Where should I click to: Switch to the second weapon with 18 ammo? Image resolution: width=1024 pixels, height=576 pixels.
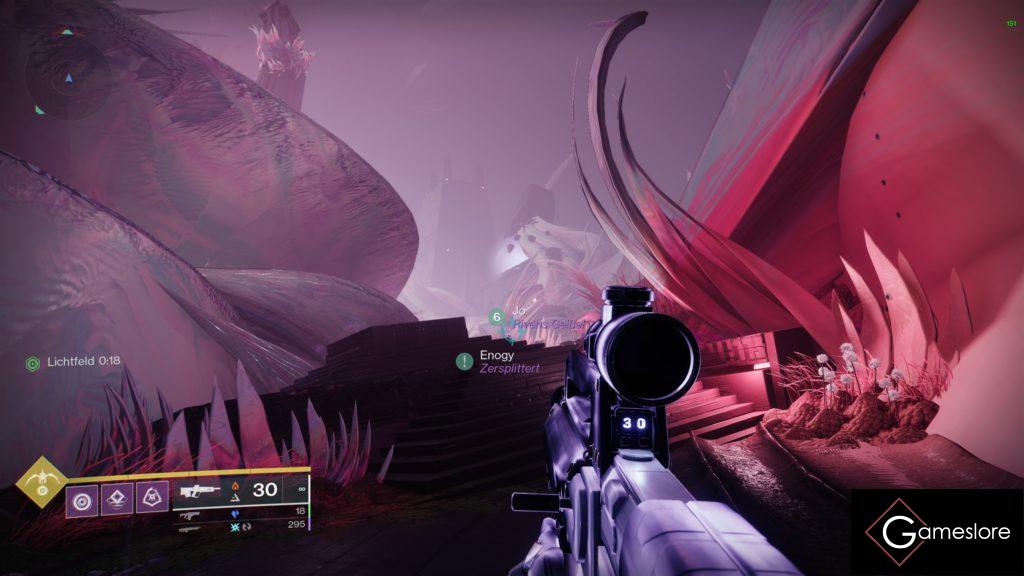pos(190,514)
